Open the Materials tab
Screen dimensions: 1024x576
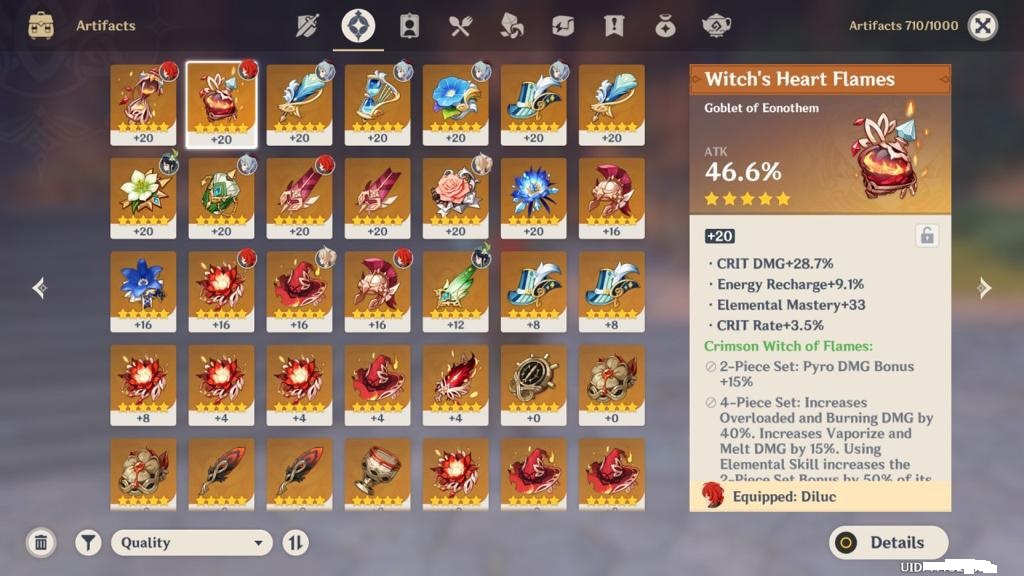coord(511,26)
